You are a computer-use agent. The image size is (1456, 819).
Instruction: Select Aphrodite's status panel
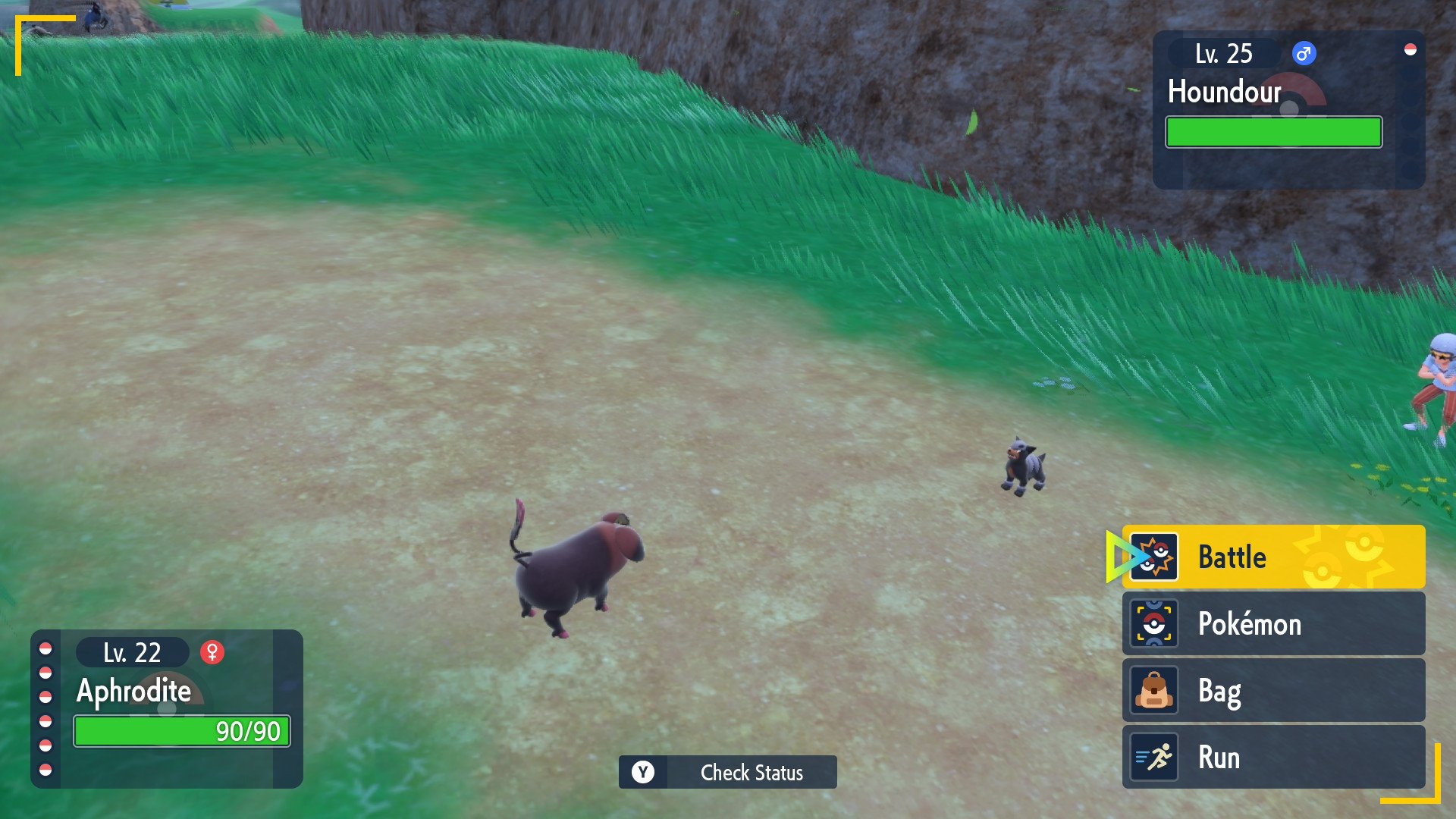coord(167,708)
